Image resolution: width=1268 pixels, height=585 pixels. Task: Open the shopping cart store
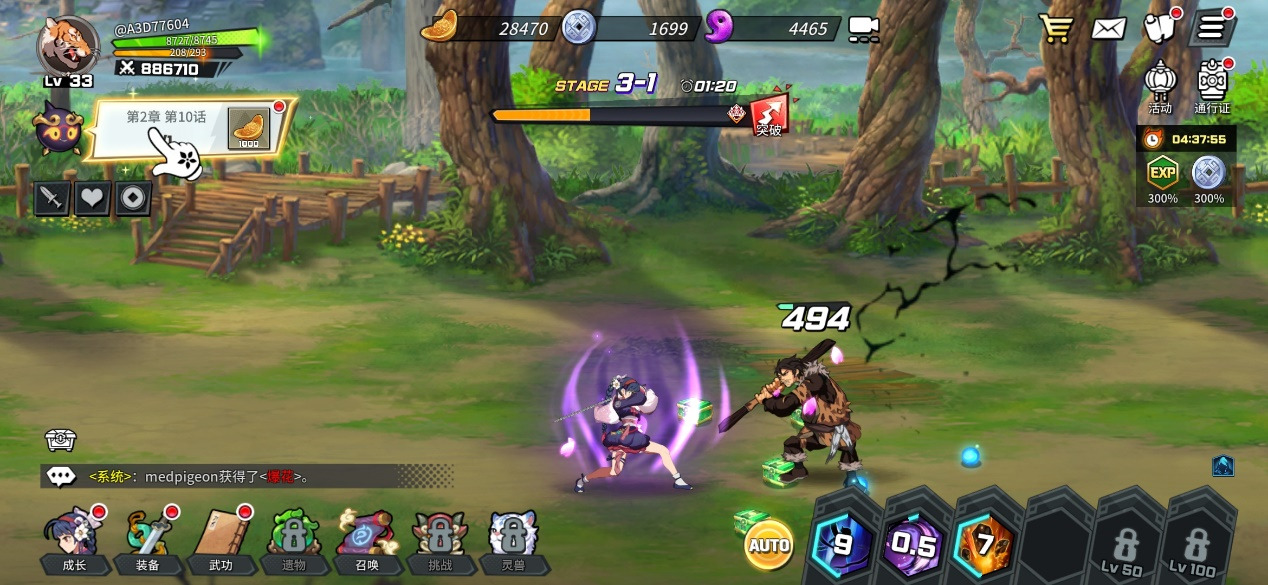pos(1056,28)
